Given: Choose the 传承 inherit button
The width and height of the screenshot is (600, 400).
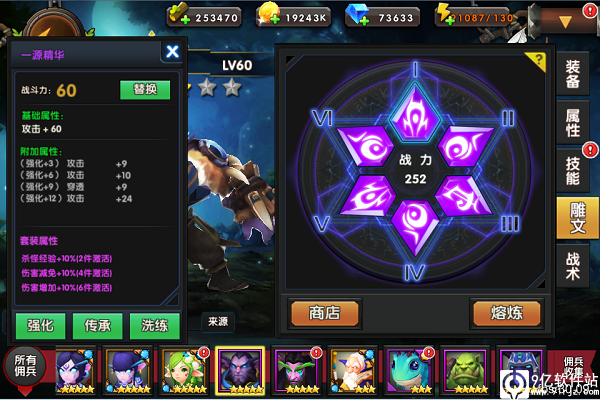Looking at the screenshot, I should coord(97,325).
